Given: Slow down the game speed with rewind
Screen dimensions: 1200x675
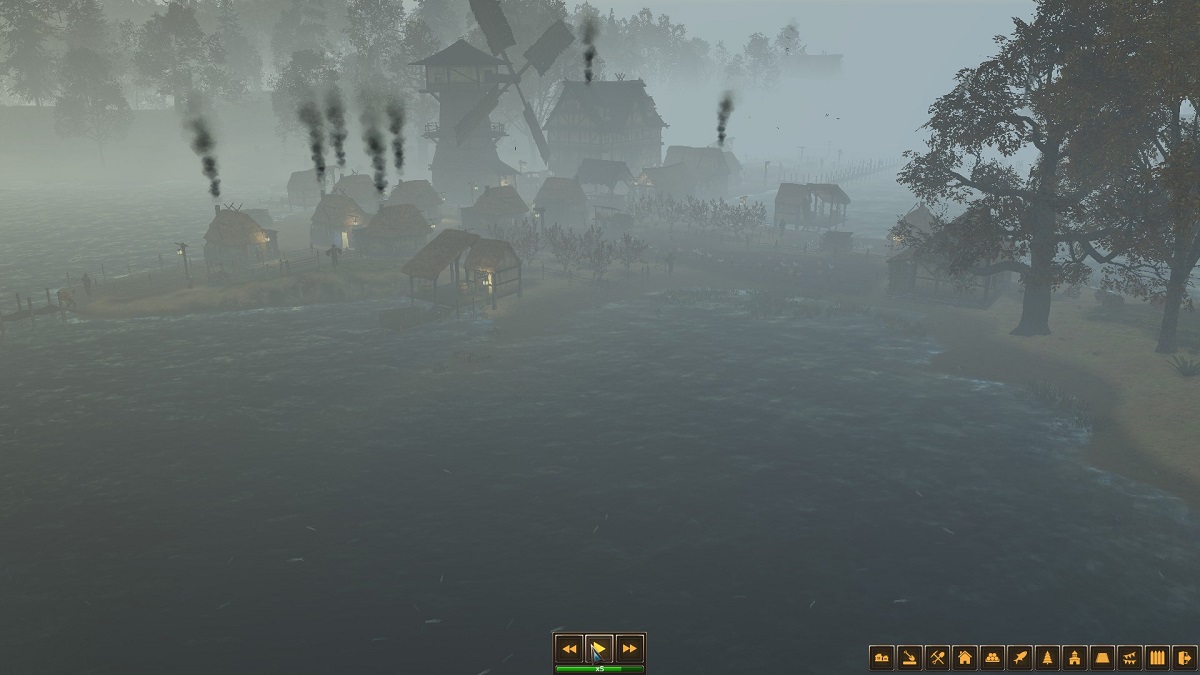Looking at the screenshot, I should point(569,648).
